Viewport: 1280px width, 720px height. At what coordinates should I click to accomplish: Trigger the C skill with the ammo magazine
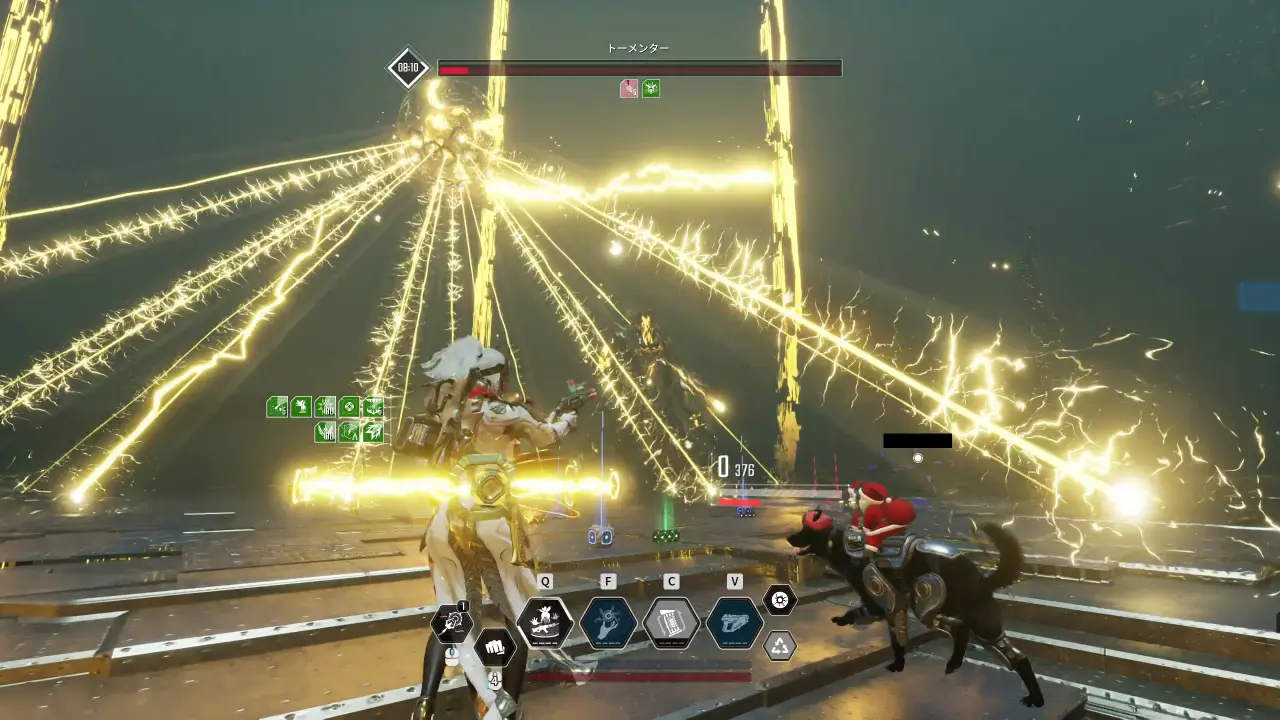click(671, 623)
